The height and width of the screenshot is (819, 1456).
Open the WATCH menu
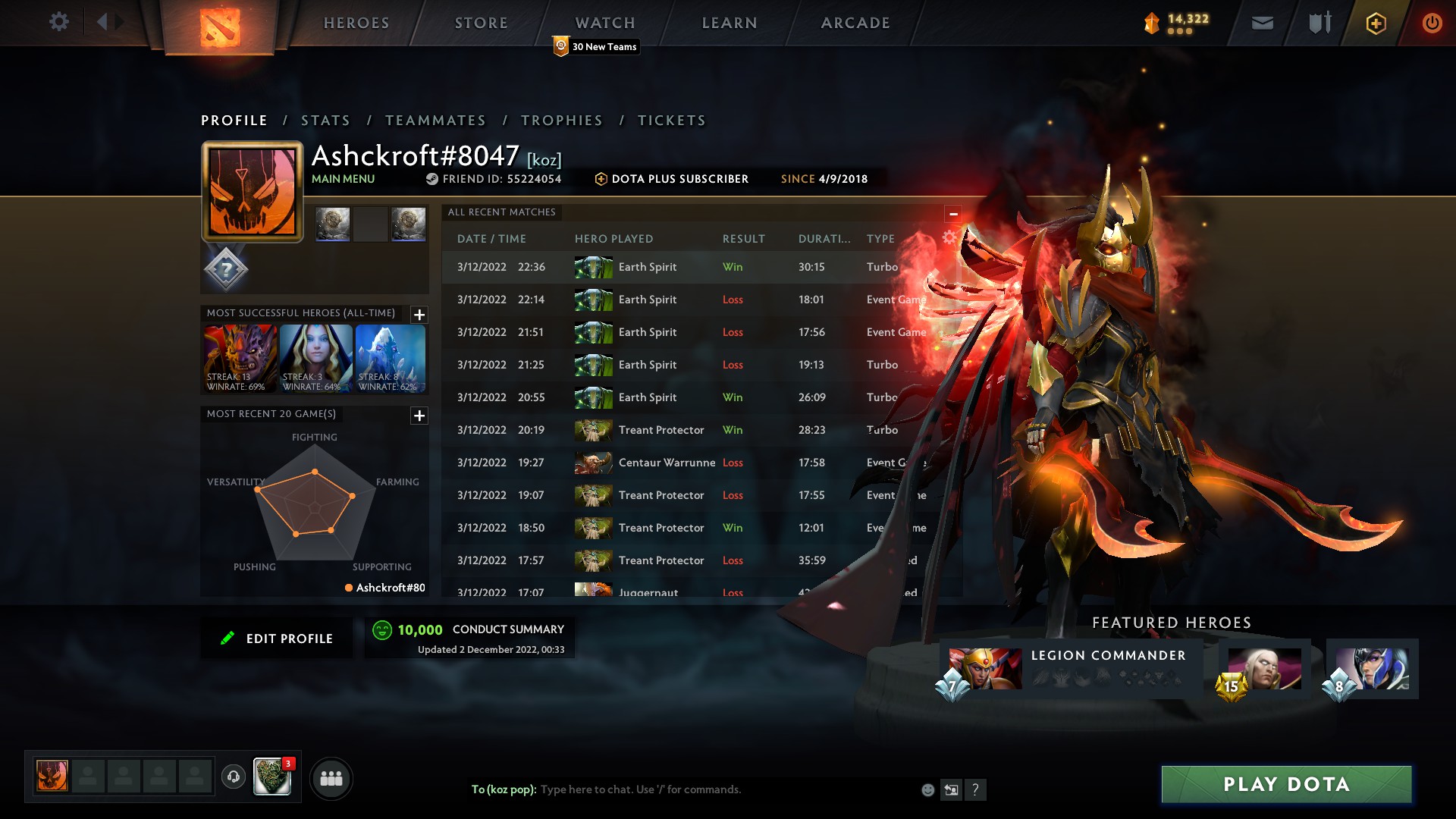[x=604, y=22]
